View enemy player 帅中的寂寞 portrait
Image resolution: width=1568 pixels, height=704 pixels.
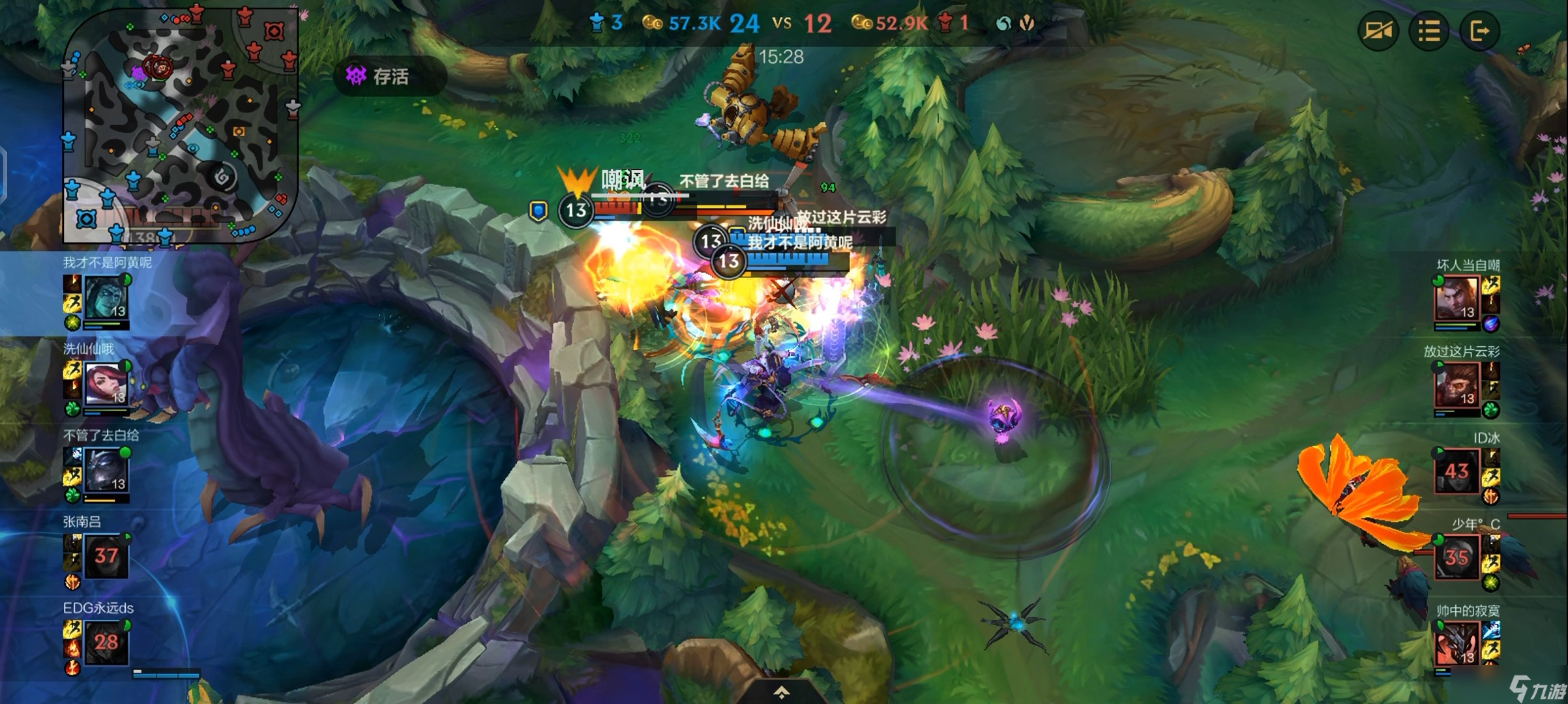click(1457, 643)
